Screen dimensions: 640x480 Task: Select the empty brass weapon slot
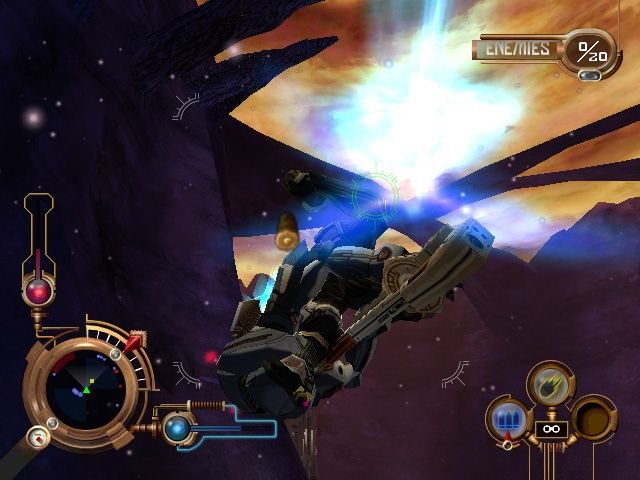tap(592, 417)
